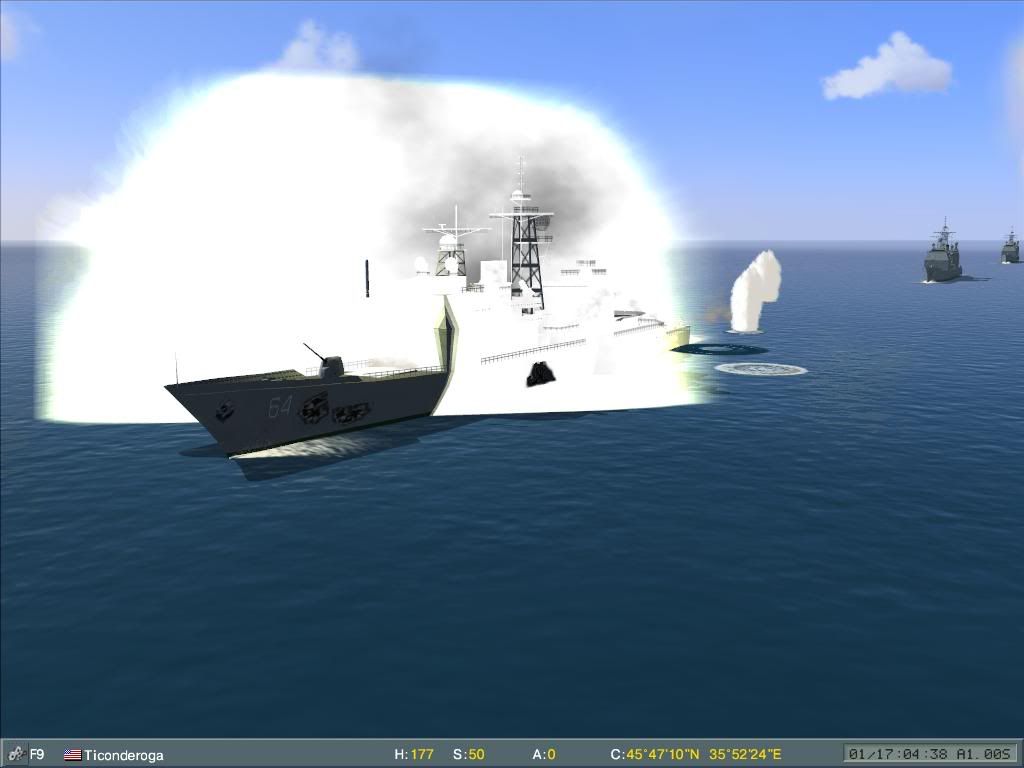Image resolution: width=1024 pixels, height=768 pixels.
Task: Click the camera view icon in status bar
Action: tap(16, 755)
